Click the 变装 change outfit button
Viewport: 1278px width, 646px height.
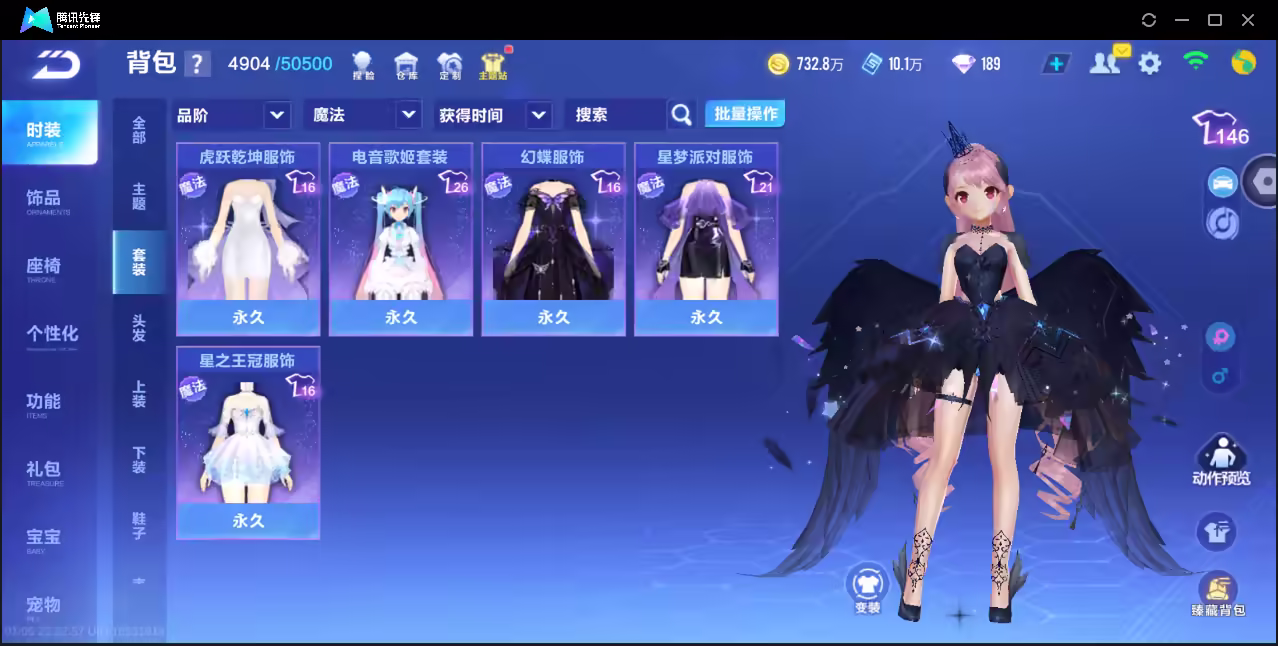pos(867,587)
